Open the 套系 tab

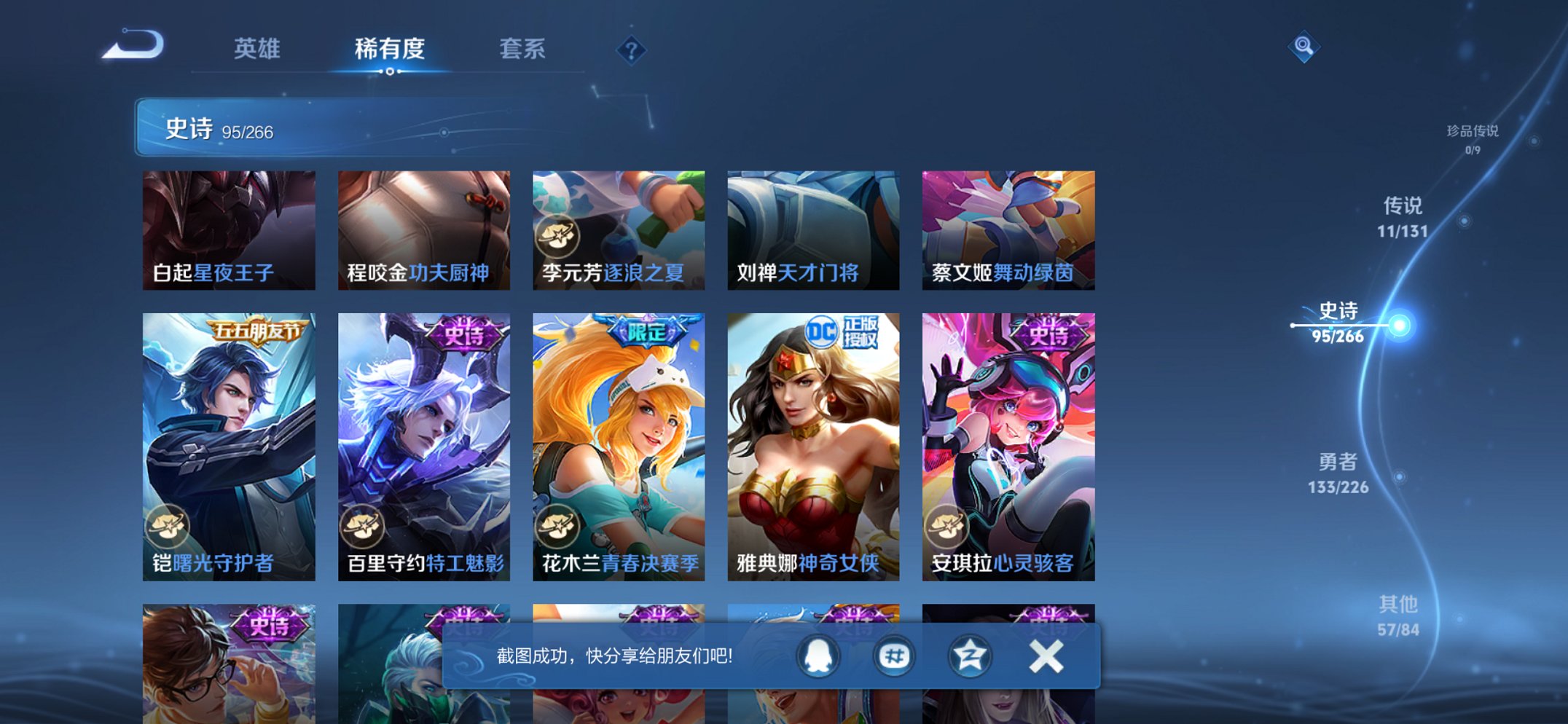(522, 50)
